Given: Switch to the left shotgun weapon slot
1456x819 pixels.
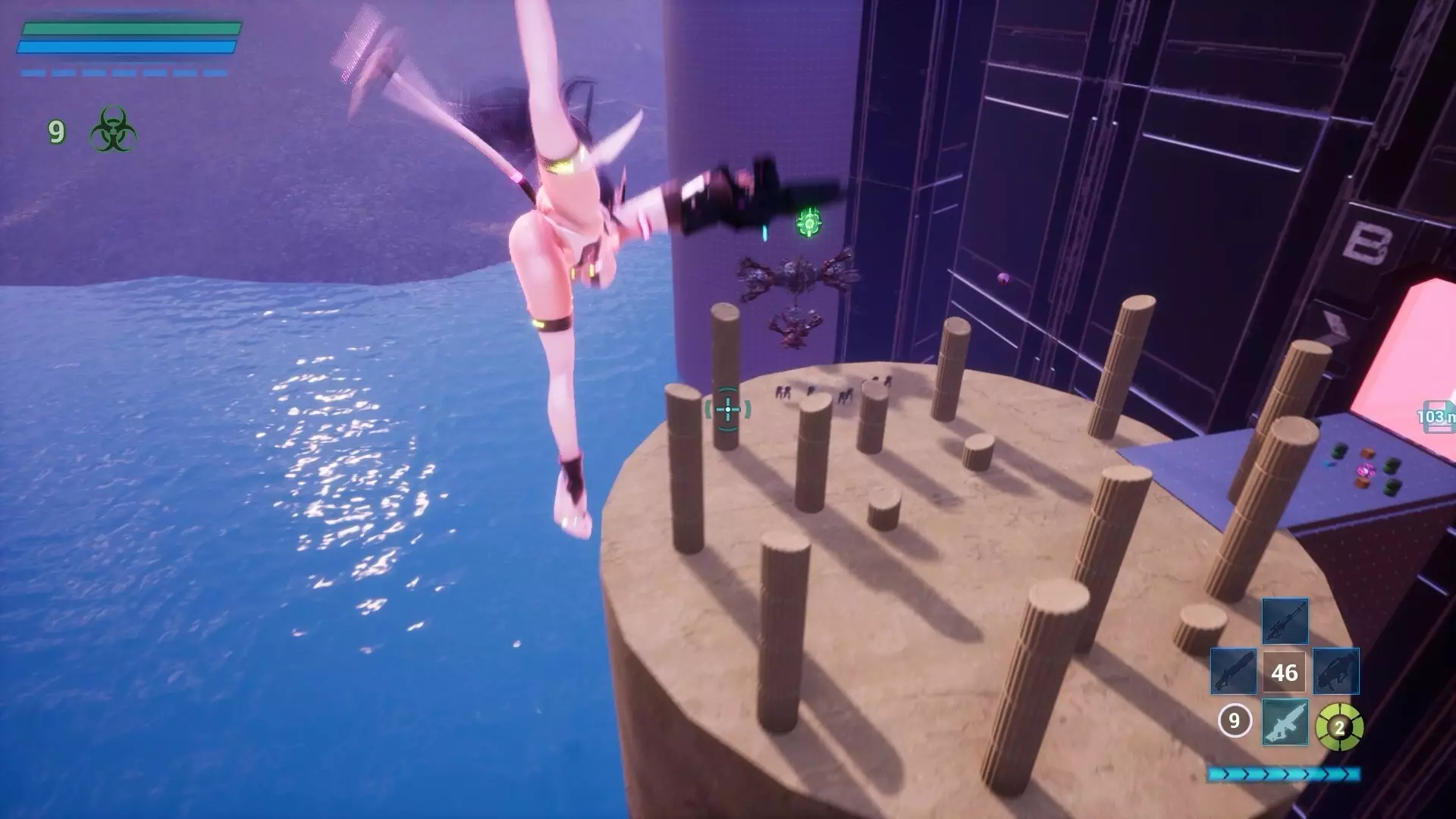Looking at the screenshot, I should 1234,672.
